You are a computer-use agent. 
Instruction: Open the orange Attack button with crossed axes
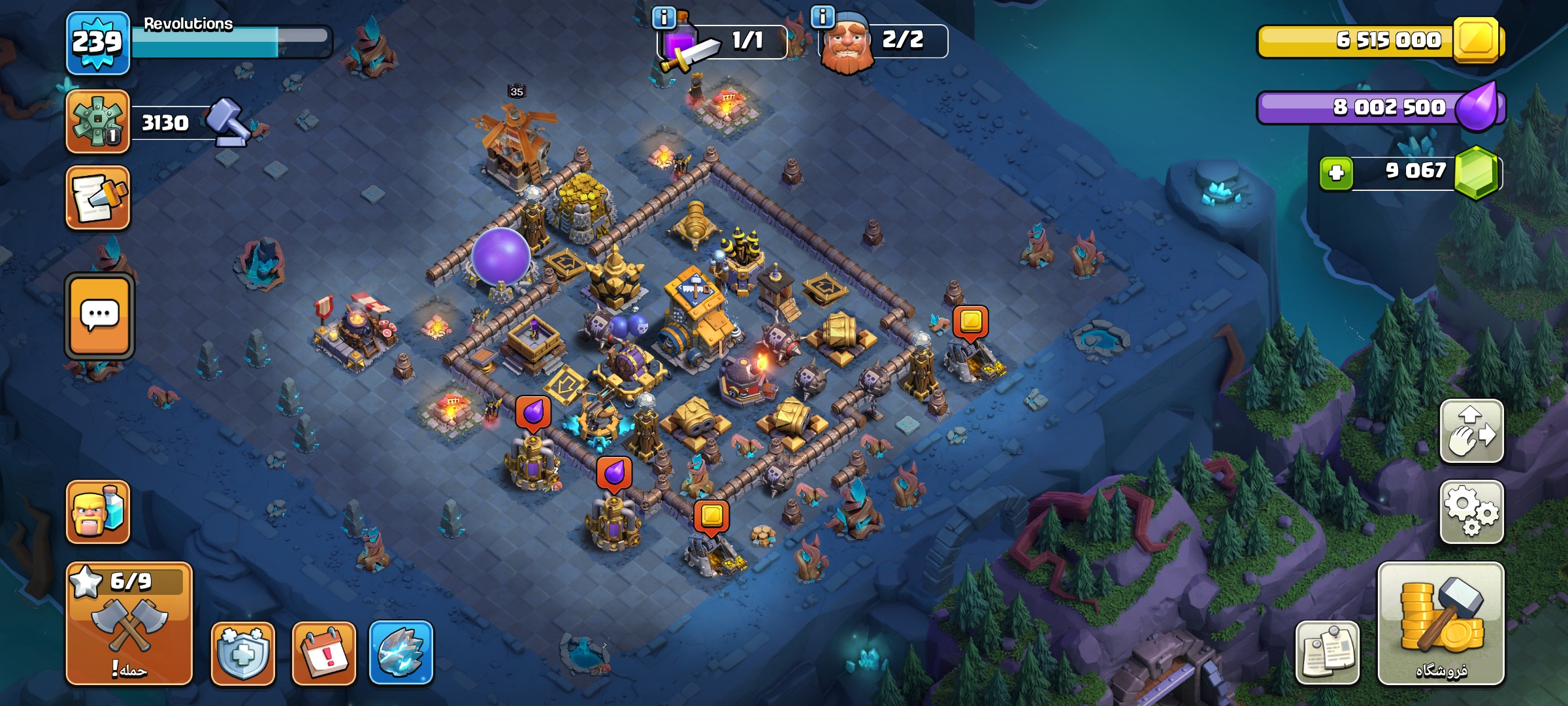tap(129, 624)
